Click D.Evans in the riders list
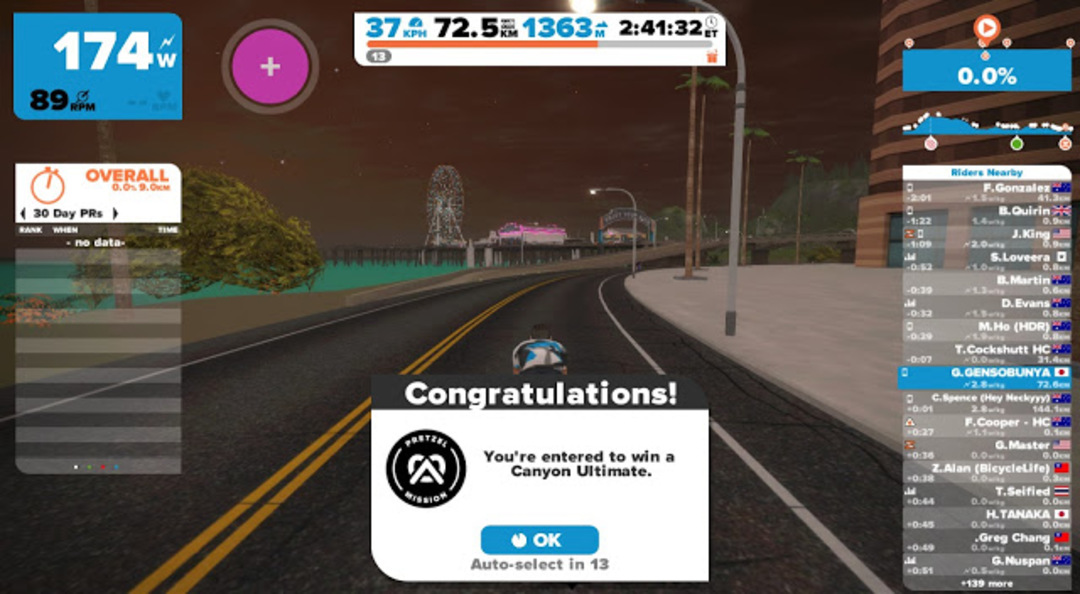The width and height of the screenshot is (1080, 594). click(x=987, y=308)
